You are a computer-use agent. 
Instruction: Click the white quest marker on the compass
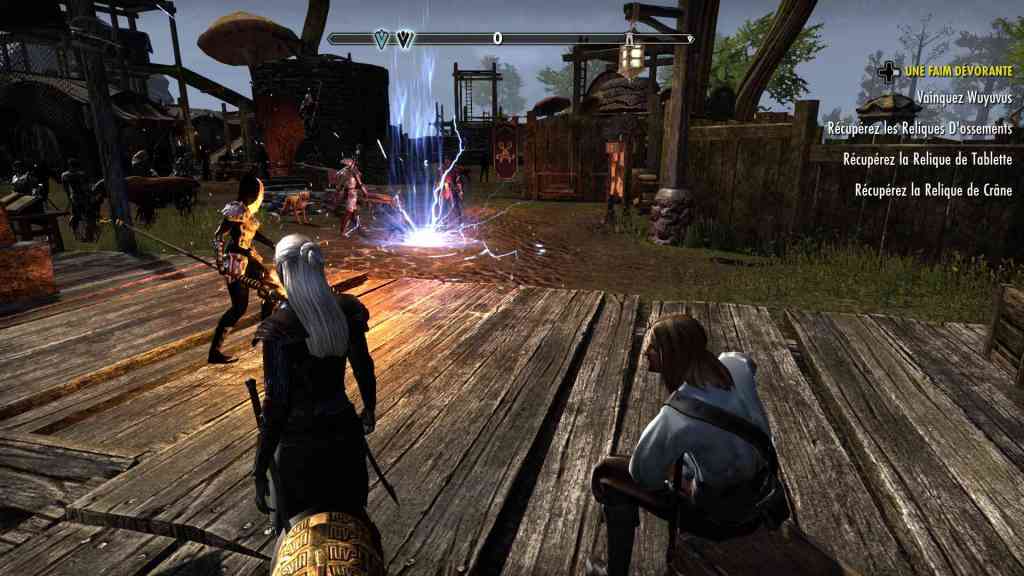click(x=405, y=39)
